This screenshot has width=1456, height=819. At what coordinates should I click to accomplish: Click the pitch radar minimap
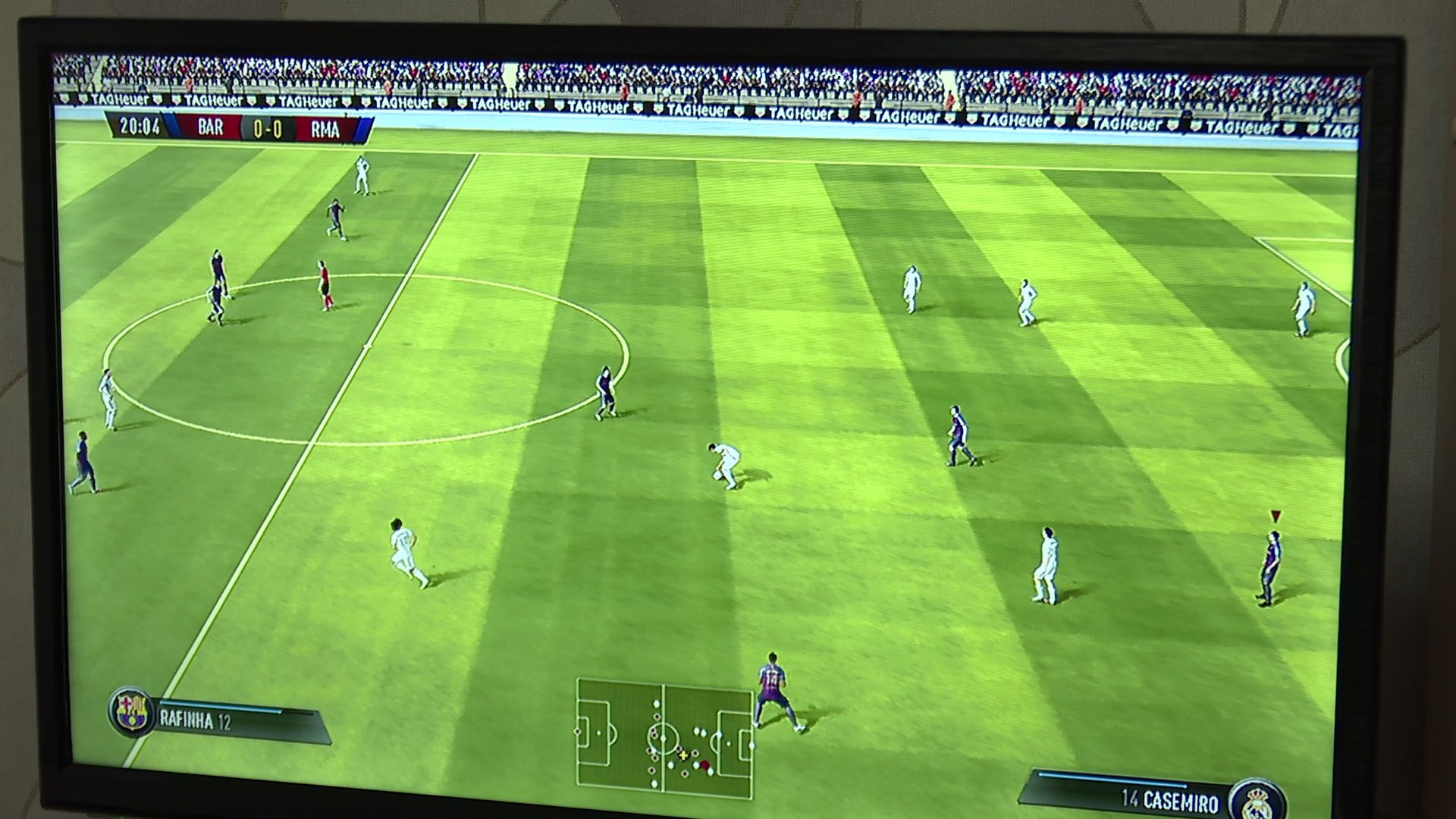[x=664, y=737]
